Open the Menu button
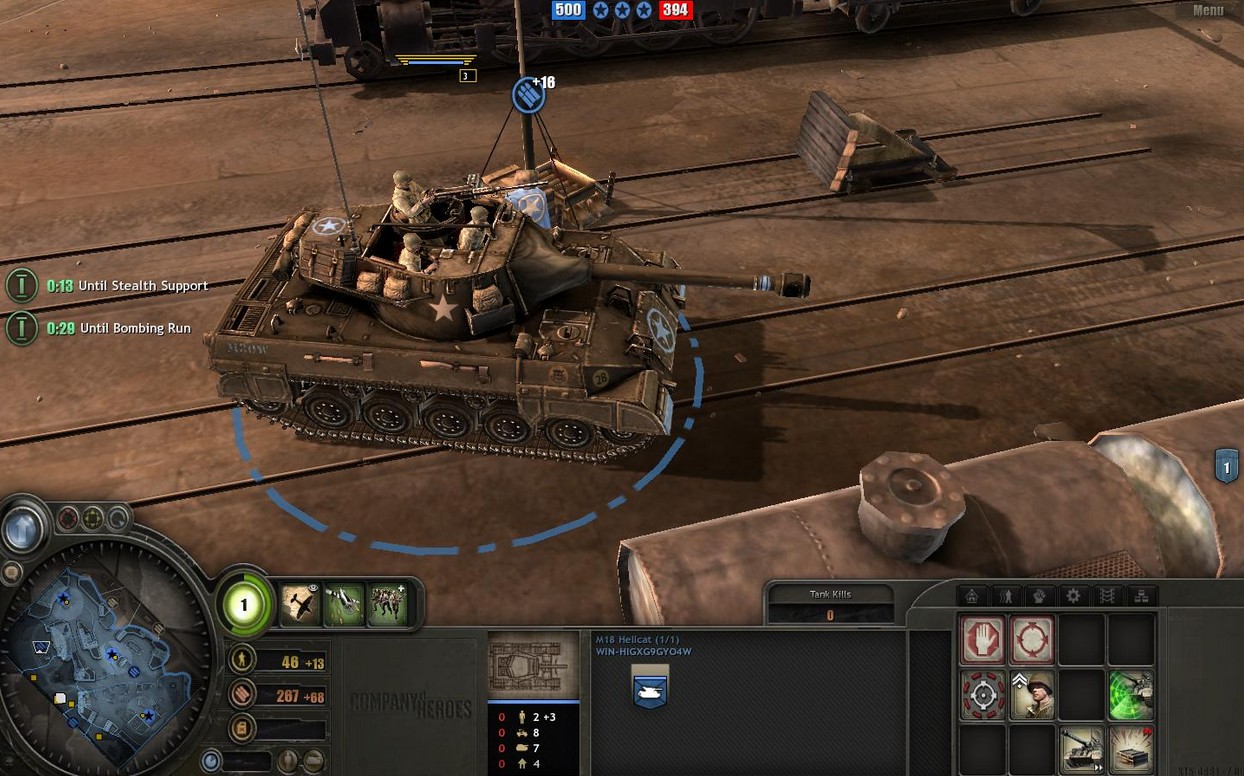Viewport: 1244px width, 776px height. click(1207, 11)
